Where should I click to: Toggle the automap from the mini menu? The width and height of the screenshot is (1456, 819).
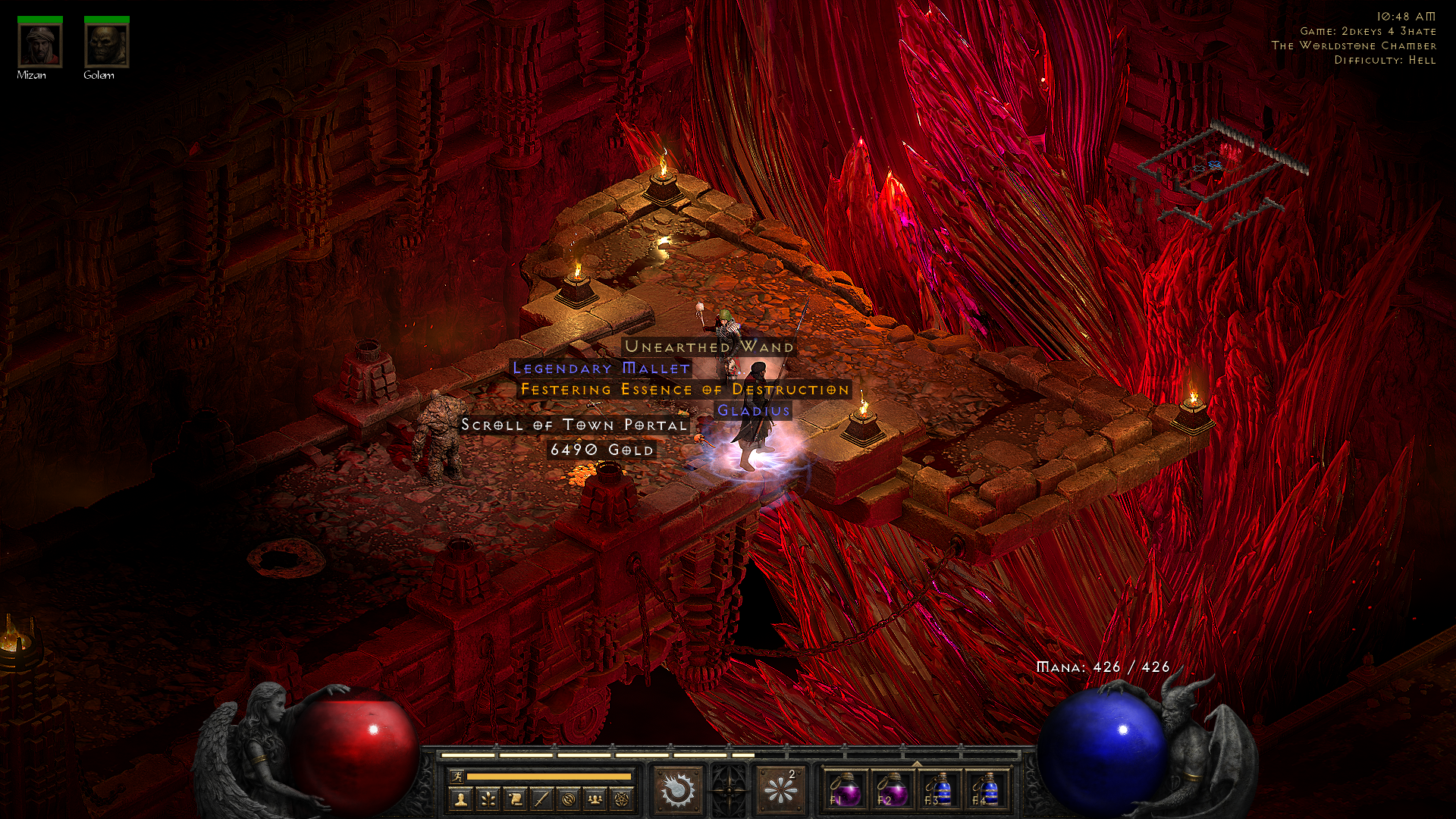pyautogui.click(x=569, y=799)
